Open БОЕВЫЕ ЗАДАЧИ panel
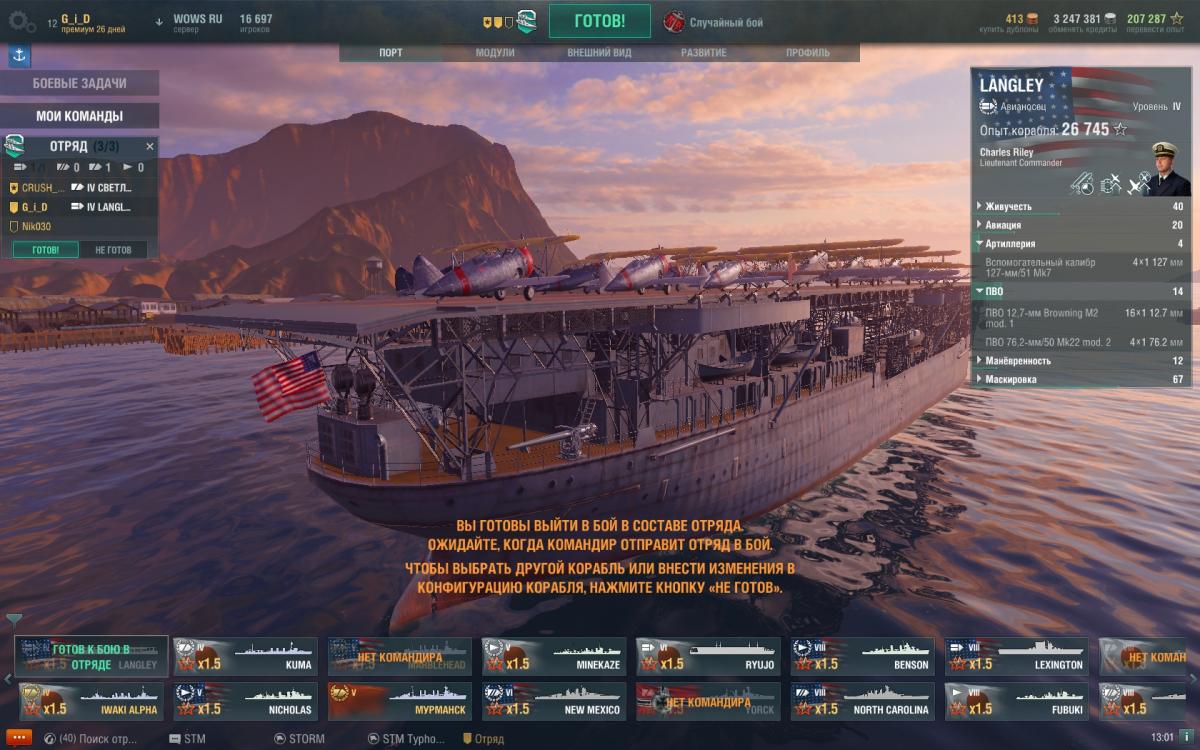1200x750 pixels. (80, 84)
